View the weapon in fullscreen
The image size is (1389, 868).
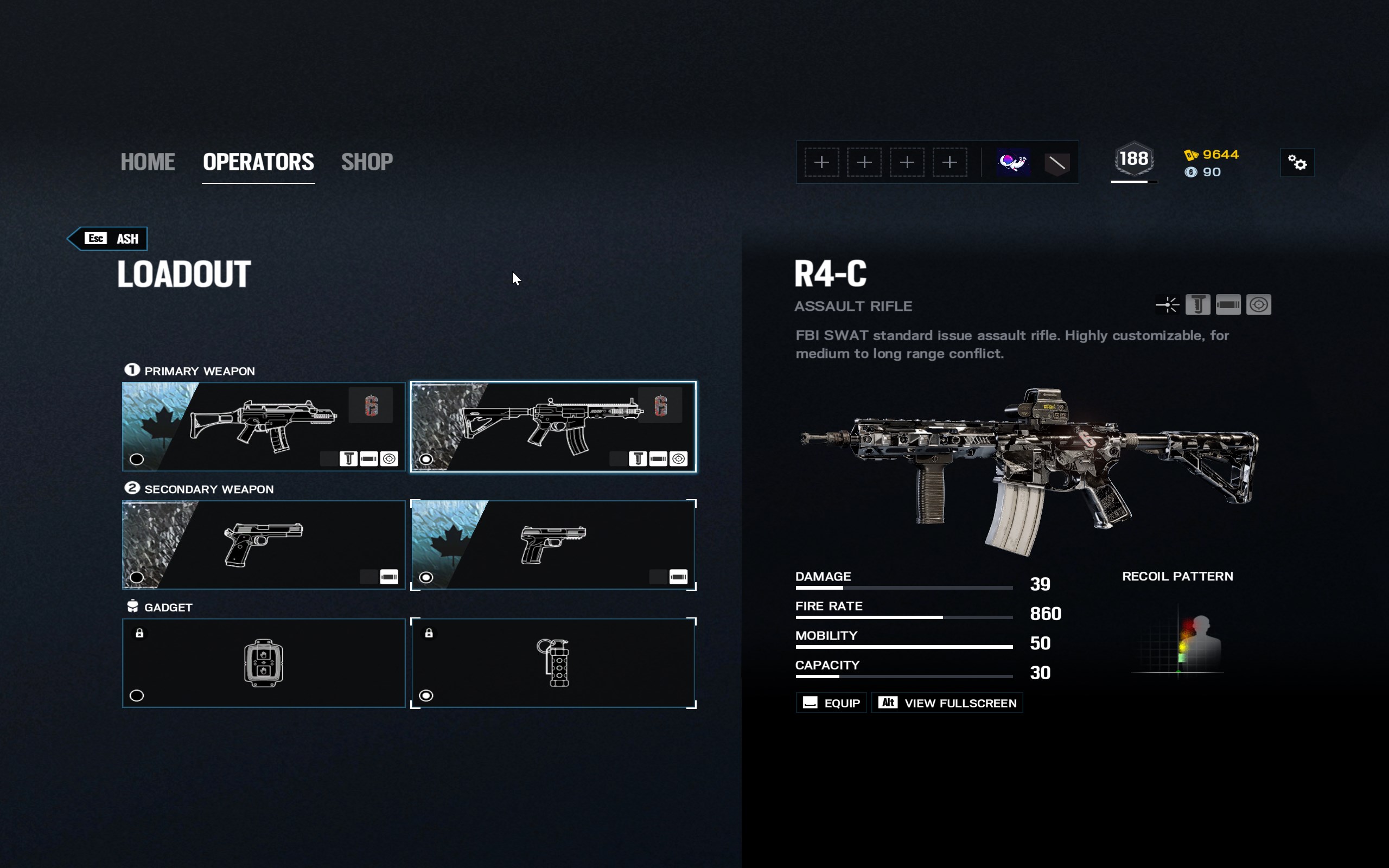(947, 703)
